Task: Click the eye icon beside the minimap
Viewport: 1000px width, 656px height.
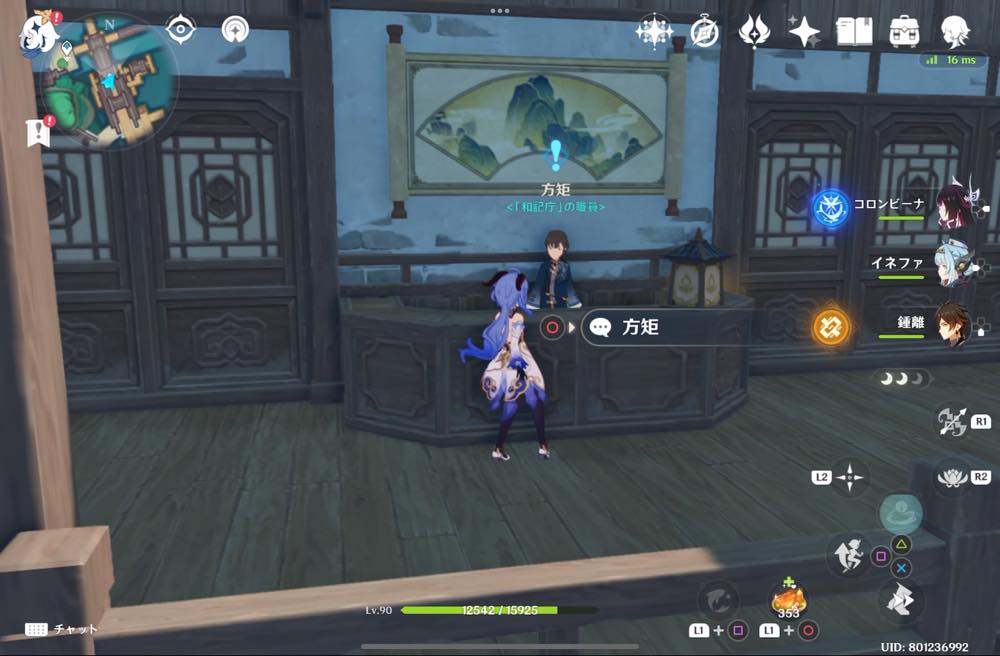Action: point(181,29)
